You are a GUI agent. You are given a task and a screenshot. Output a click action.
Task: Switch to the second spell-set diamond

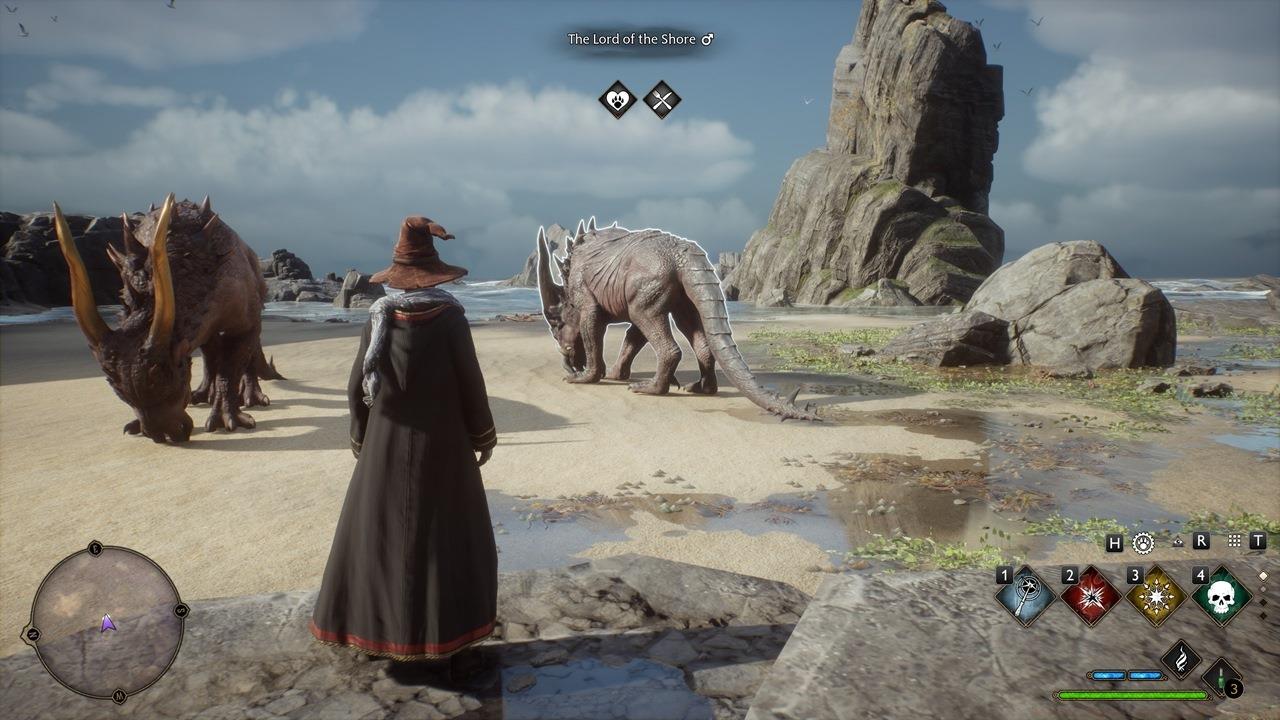[1263, 590]
